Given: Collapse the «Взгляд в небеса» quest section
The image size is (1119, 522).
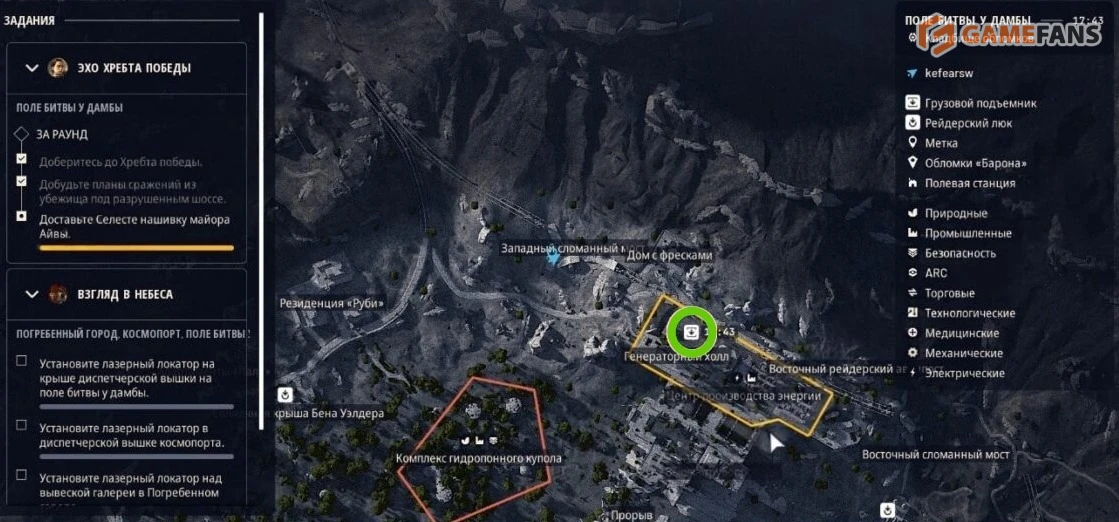Looking at the screenshot, I should pos(32,294).
